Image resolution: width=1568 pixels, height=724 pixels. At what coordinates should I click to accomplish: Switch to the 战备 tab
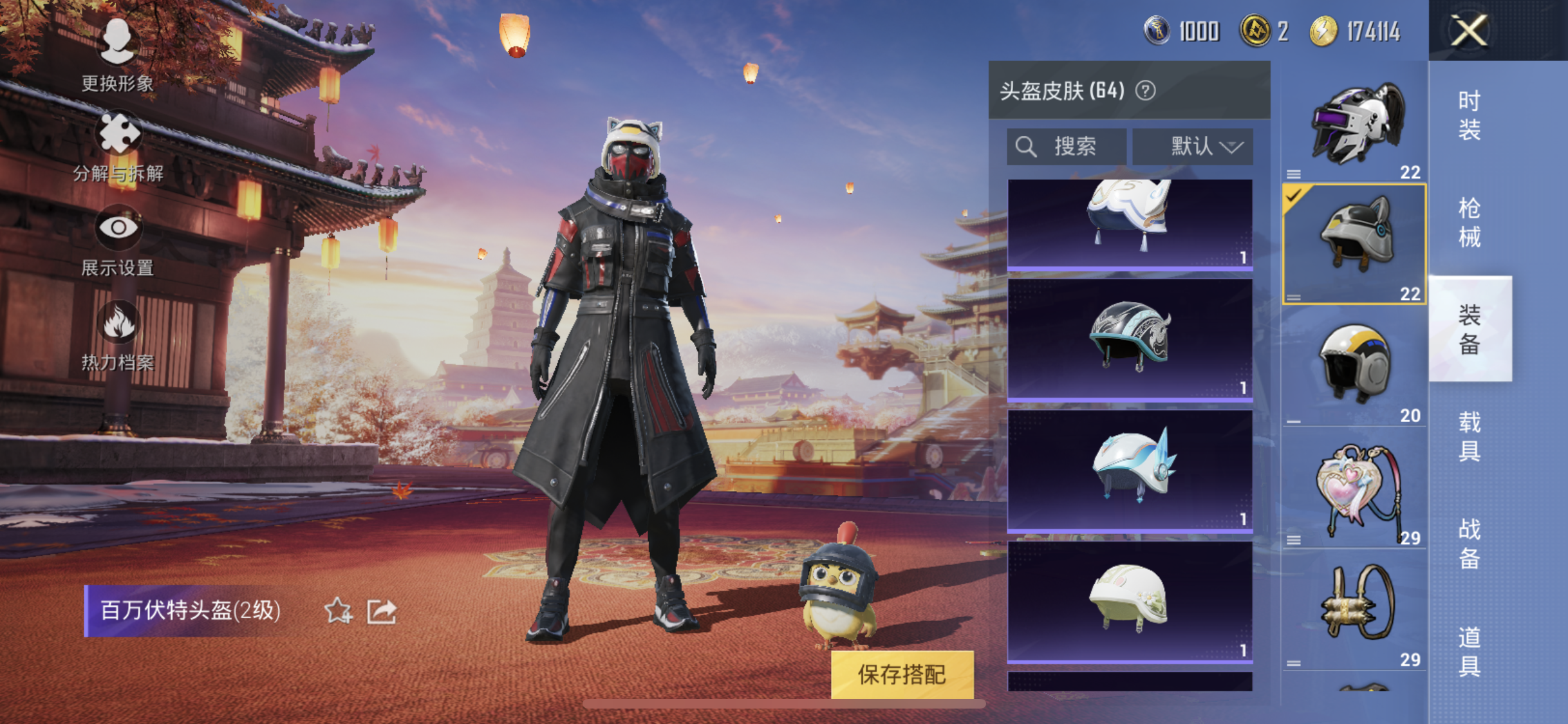point(1470,544)
